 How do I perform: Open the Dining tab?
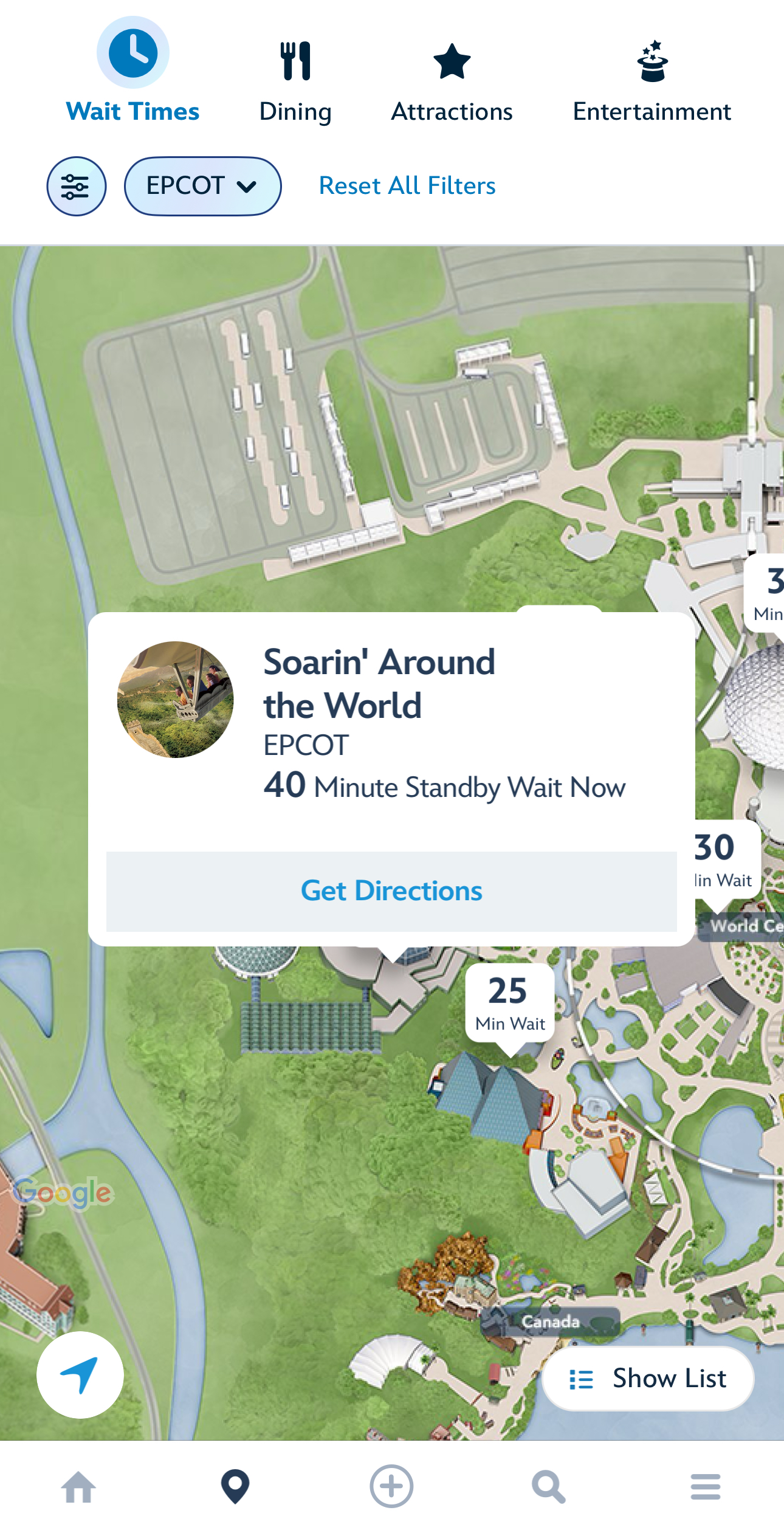[295, 79]
